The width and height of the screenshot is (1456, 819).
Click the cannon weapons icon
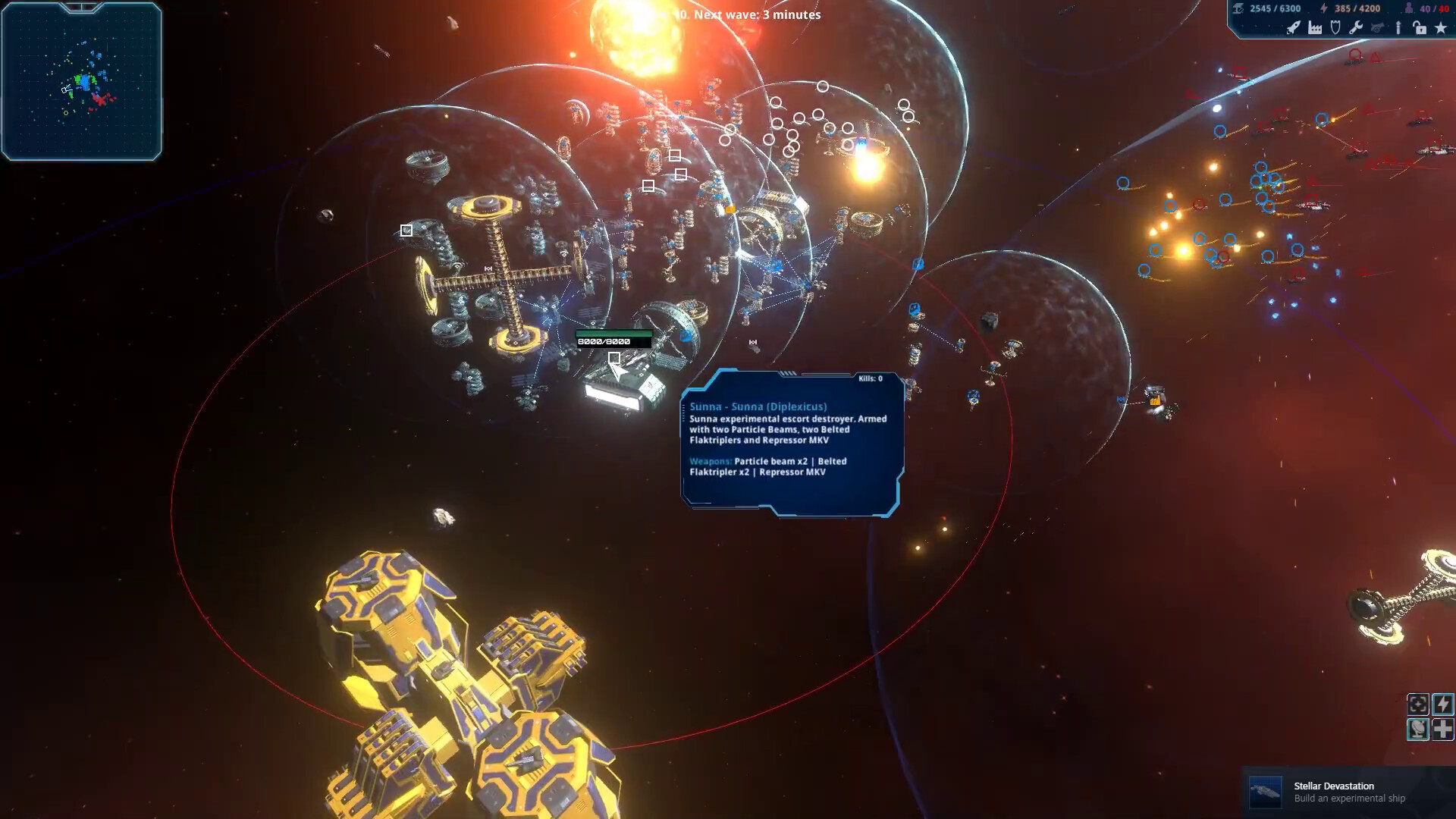pyautogui.click(x=1377, y=27)
